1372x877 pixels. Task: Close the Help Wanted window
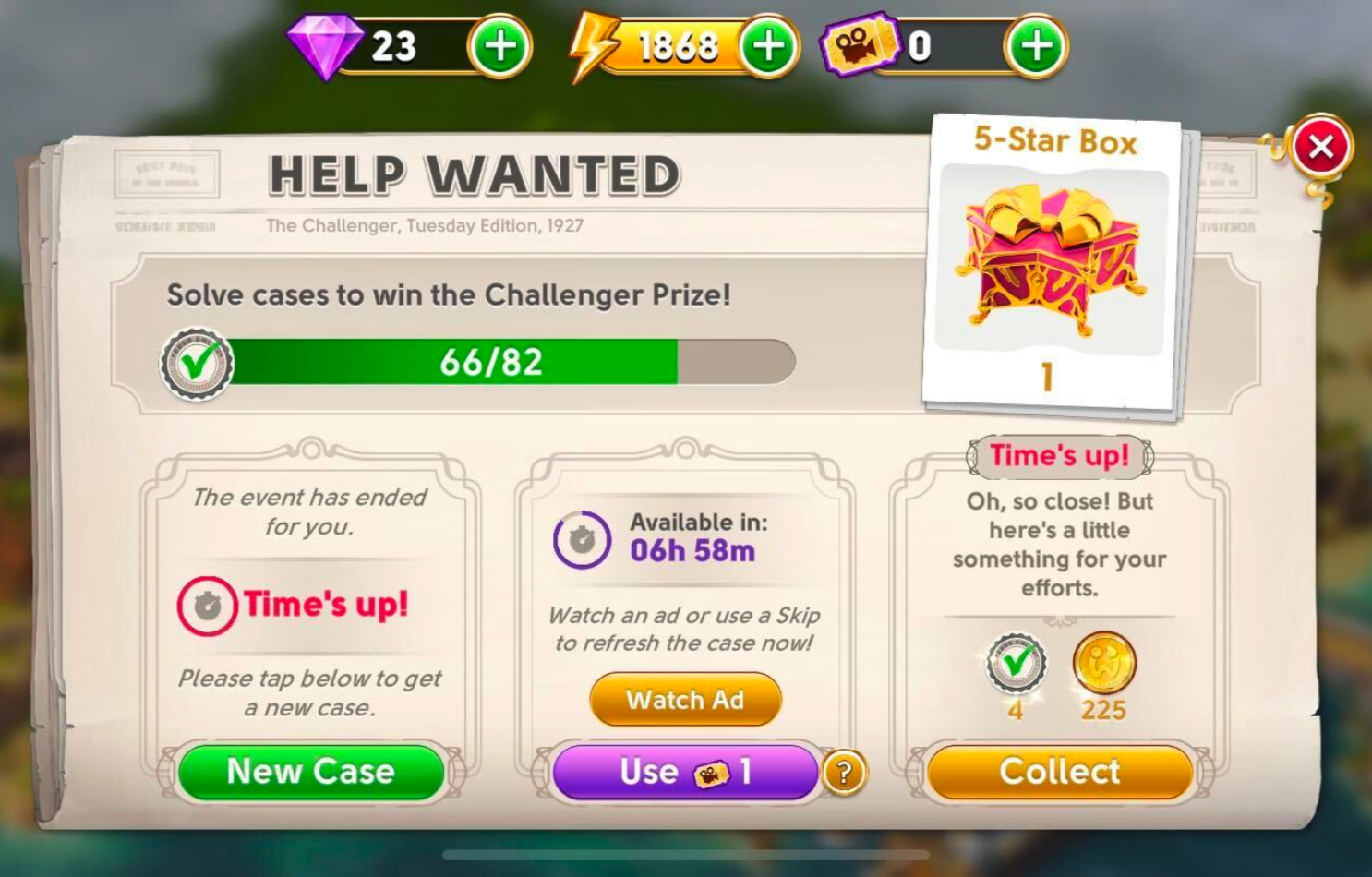point(1320,147)
